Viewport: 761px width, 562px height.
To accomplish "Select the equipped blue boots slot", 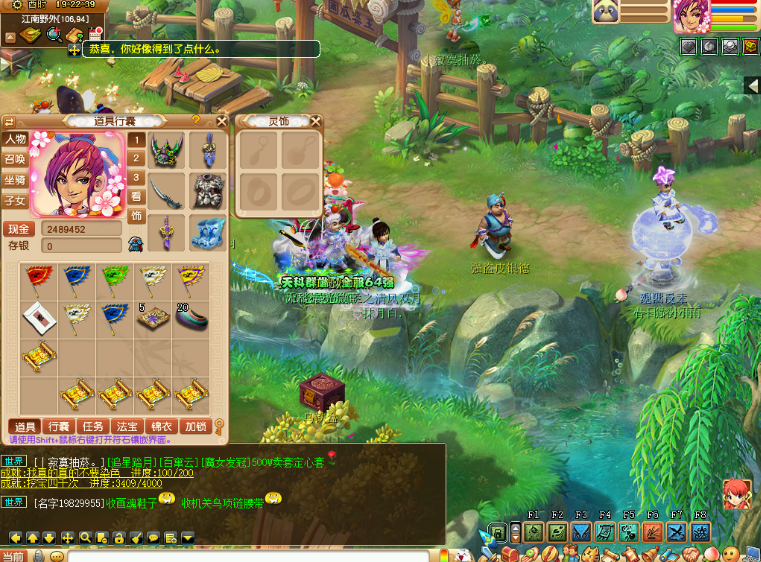I will [x=208, y=232].
